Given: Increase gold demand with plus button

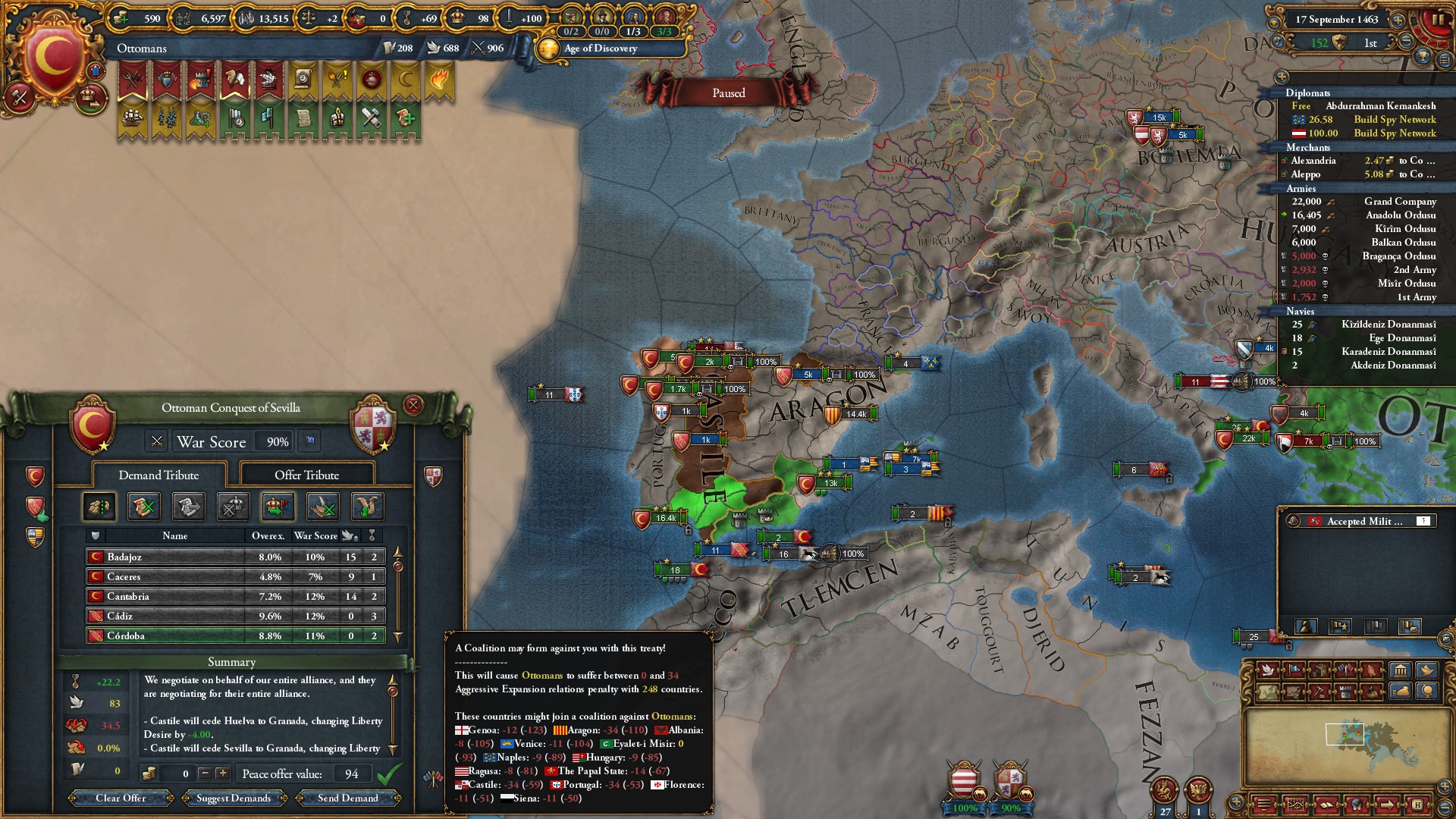Looking at the screenshot, I should pyautogui.click(x=222, y=773).
